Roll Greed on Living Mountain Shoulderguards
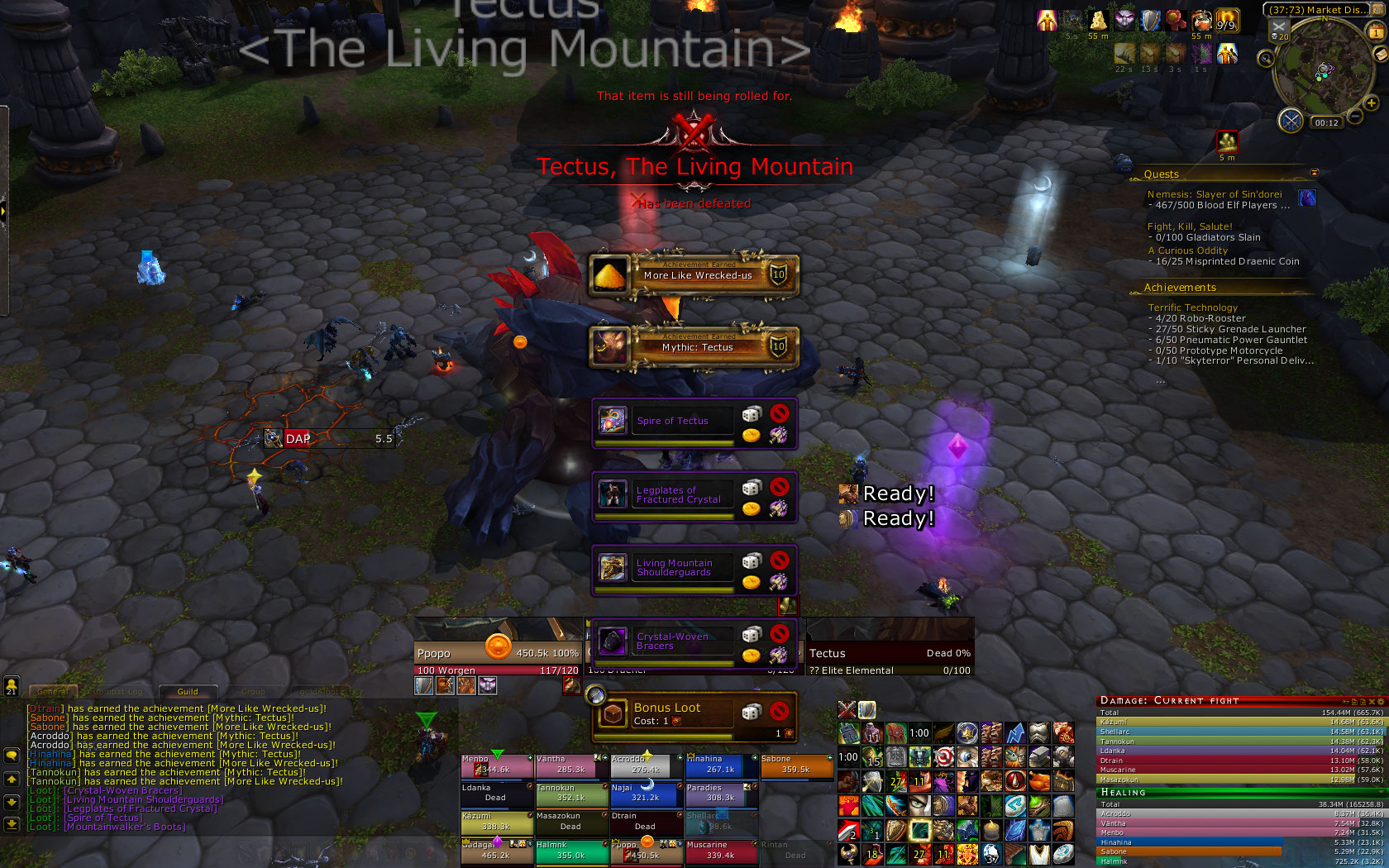Screen dimensions: 1389x868 coord(751,582)
